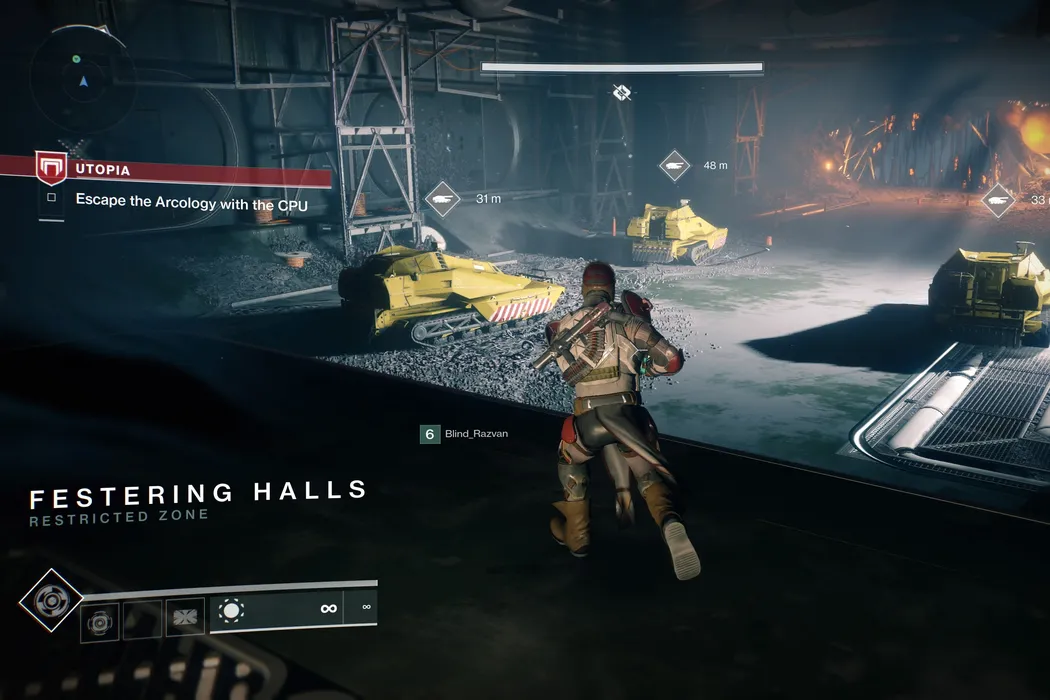Use the ability slot with the cross pattern icon
Viewport: 1050px width, 700px height.
pos(185,617)
